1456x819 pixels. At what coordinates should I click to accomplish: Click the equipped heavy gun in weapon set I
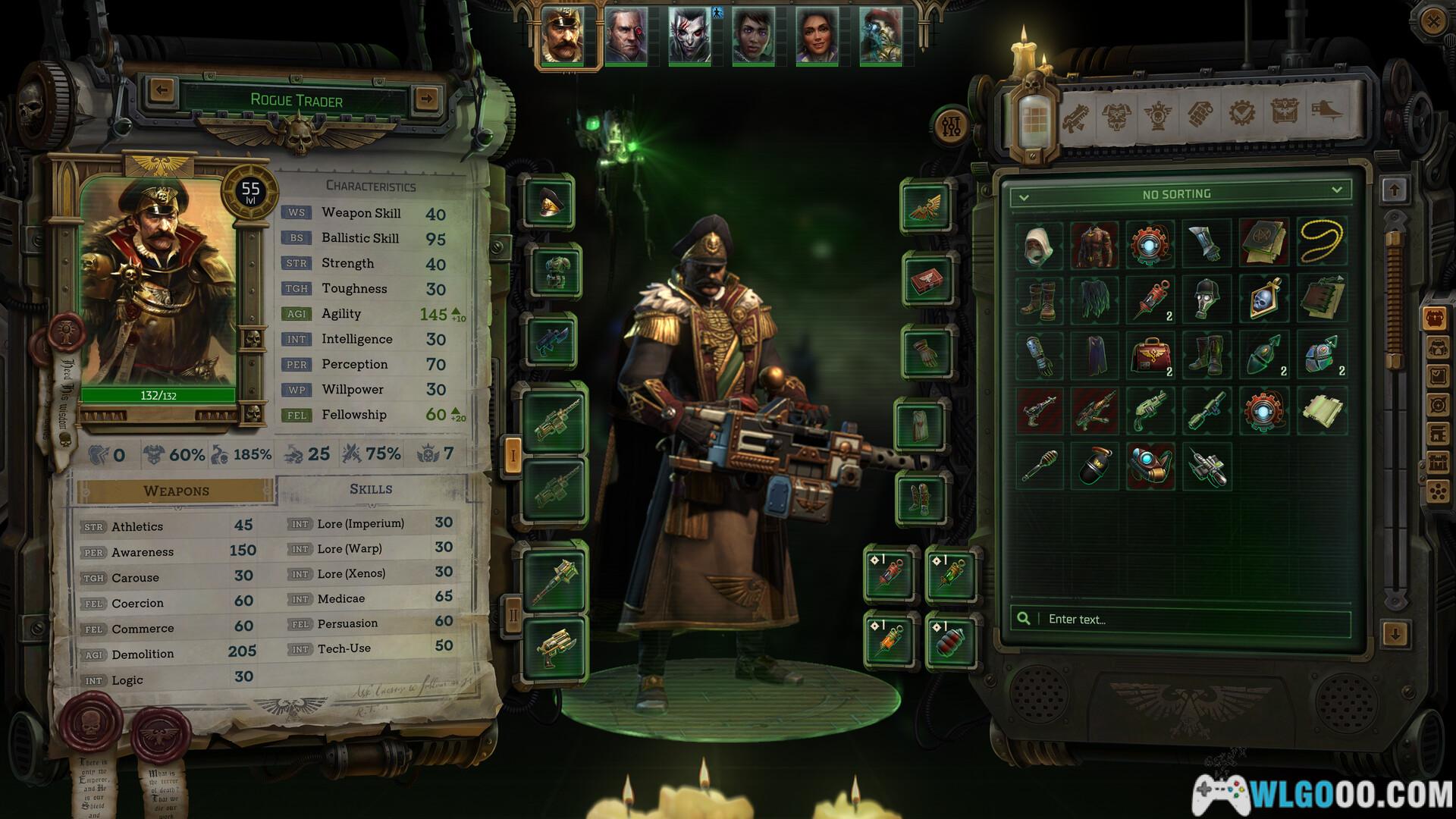pyautogui.click(x=555, y=418)
